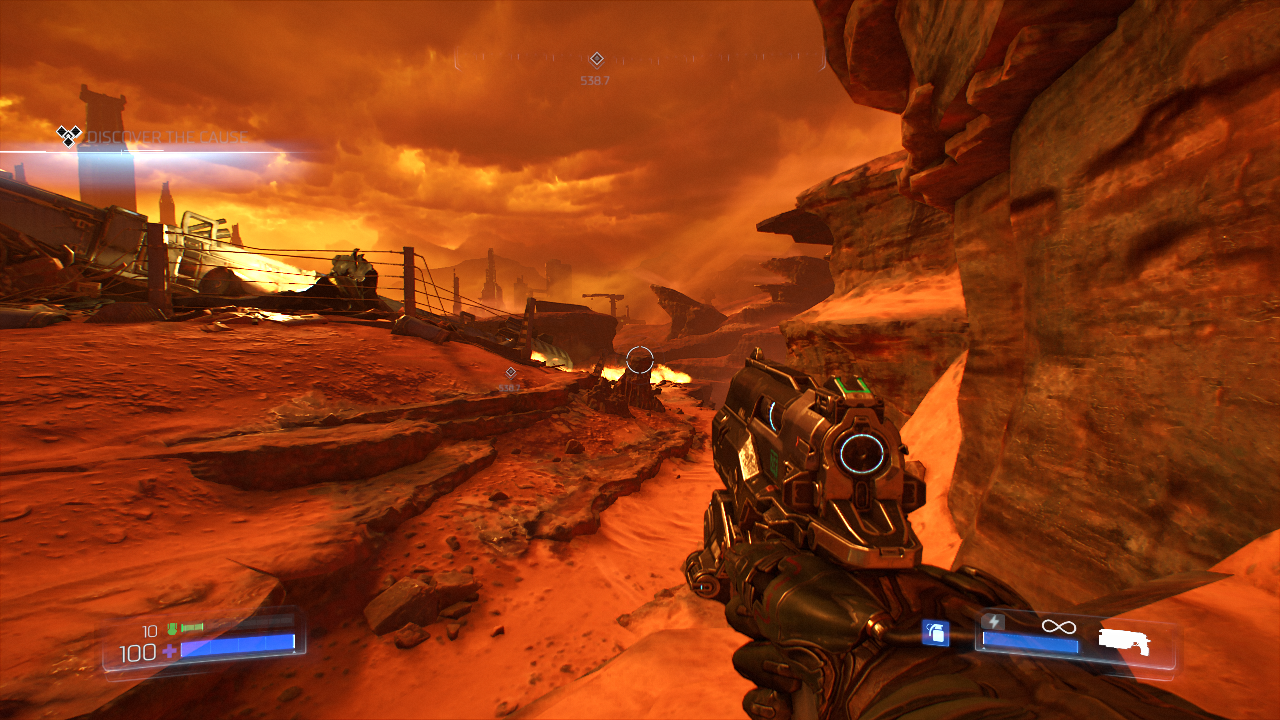The height and width of the screenshot is (720, 1280).
Task: Click the green armor icon
Action: click(x=172, y=629)
